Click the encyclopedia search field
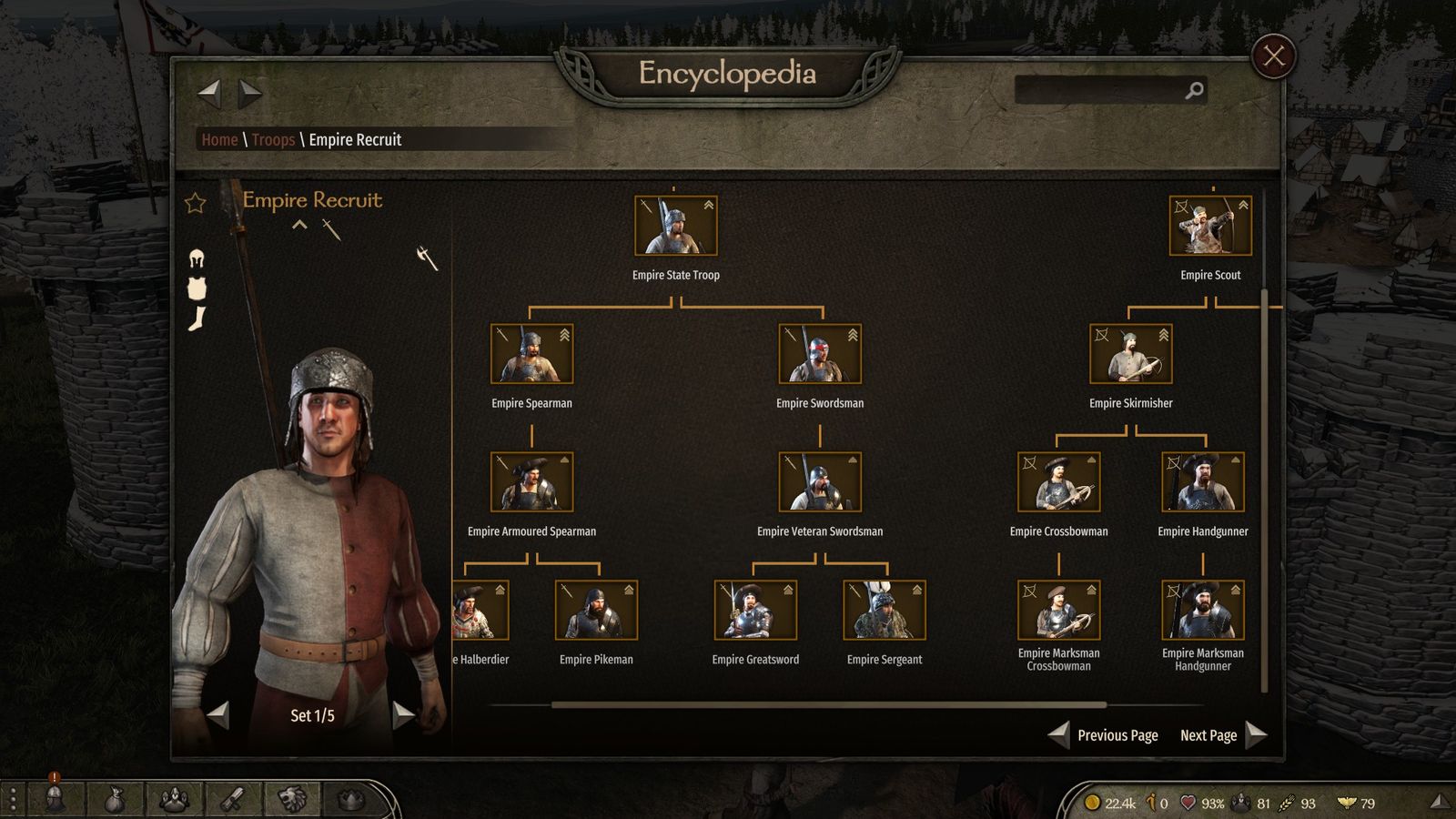 [x=1101, y=90]
